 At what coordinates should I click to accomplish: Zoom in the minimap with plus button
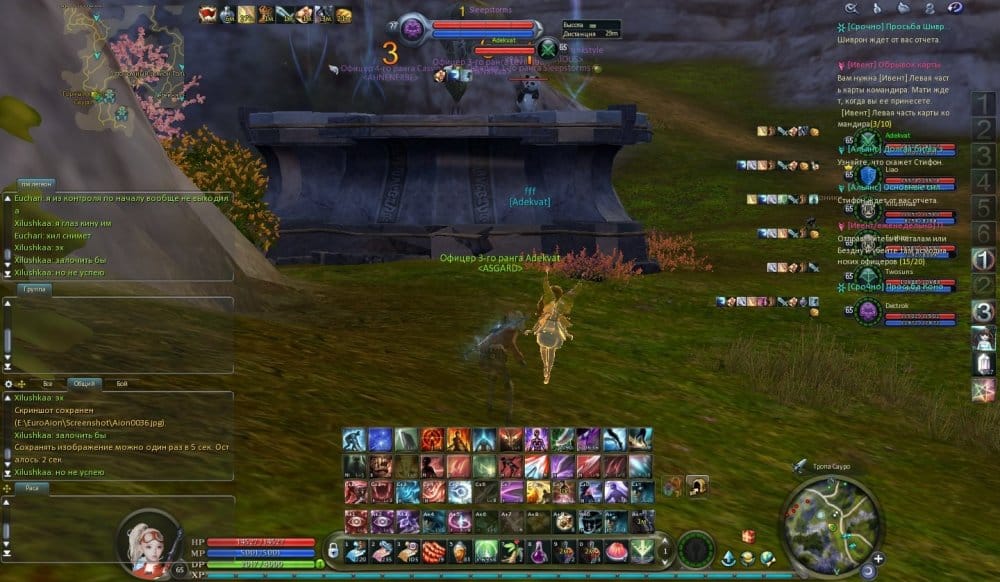pyautogui.click(x=878, y=558)
